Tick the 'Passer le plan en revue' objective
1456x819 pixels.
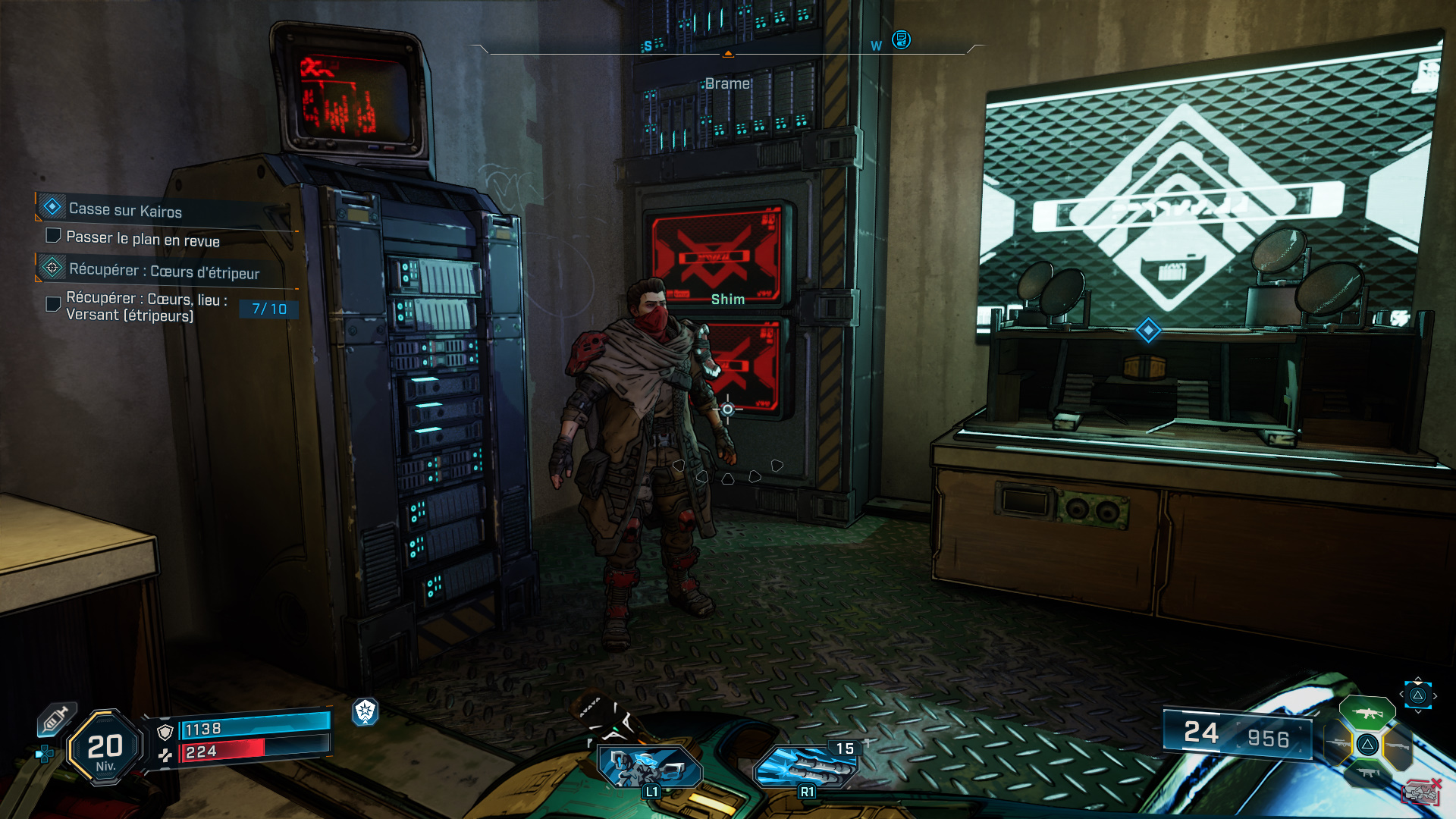tap(54, 236)
